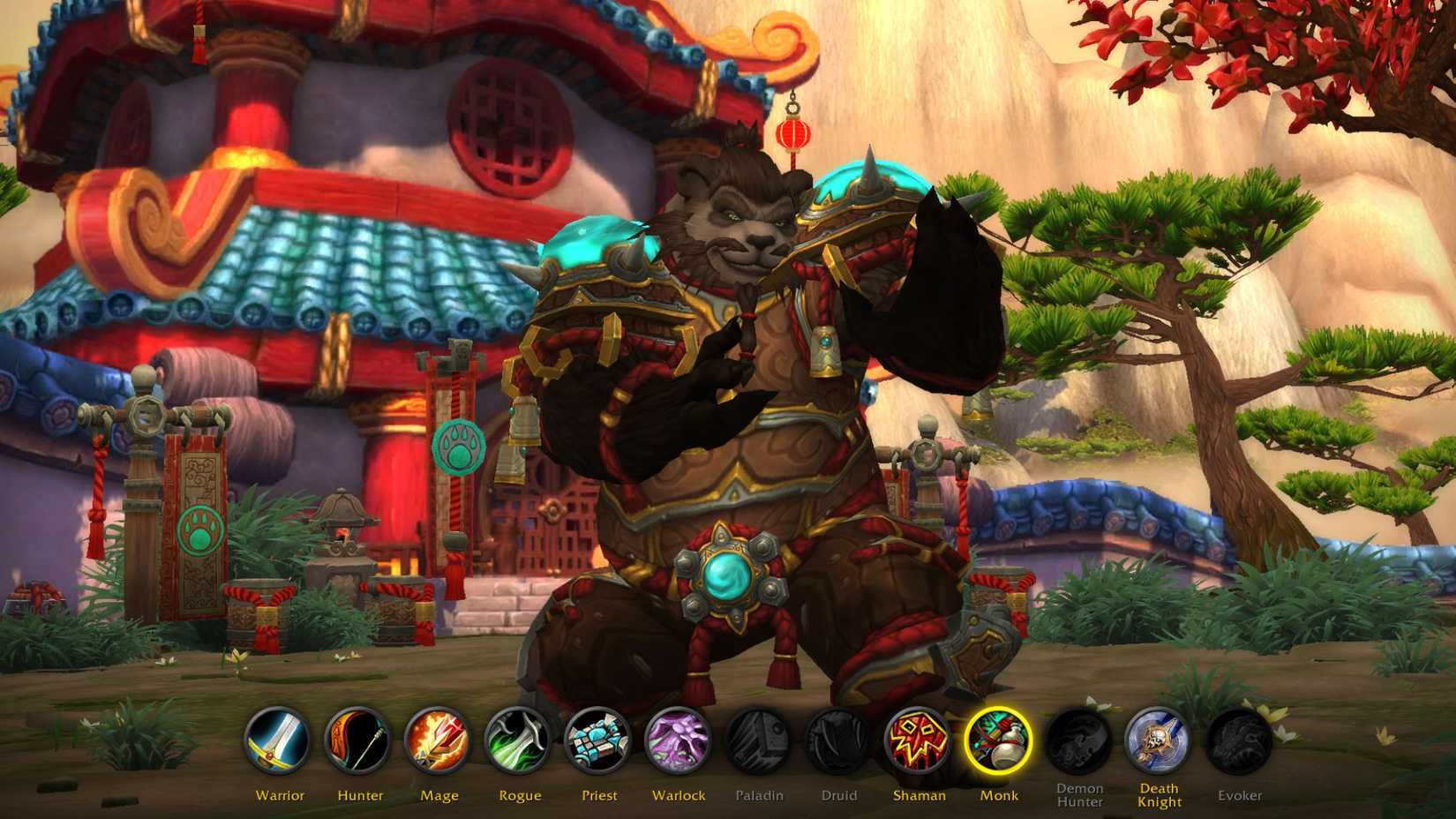Viewport: 1456px width, 819px height.
Task: Click the Warrior label text
Action: (281, 795)
